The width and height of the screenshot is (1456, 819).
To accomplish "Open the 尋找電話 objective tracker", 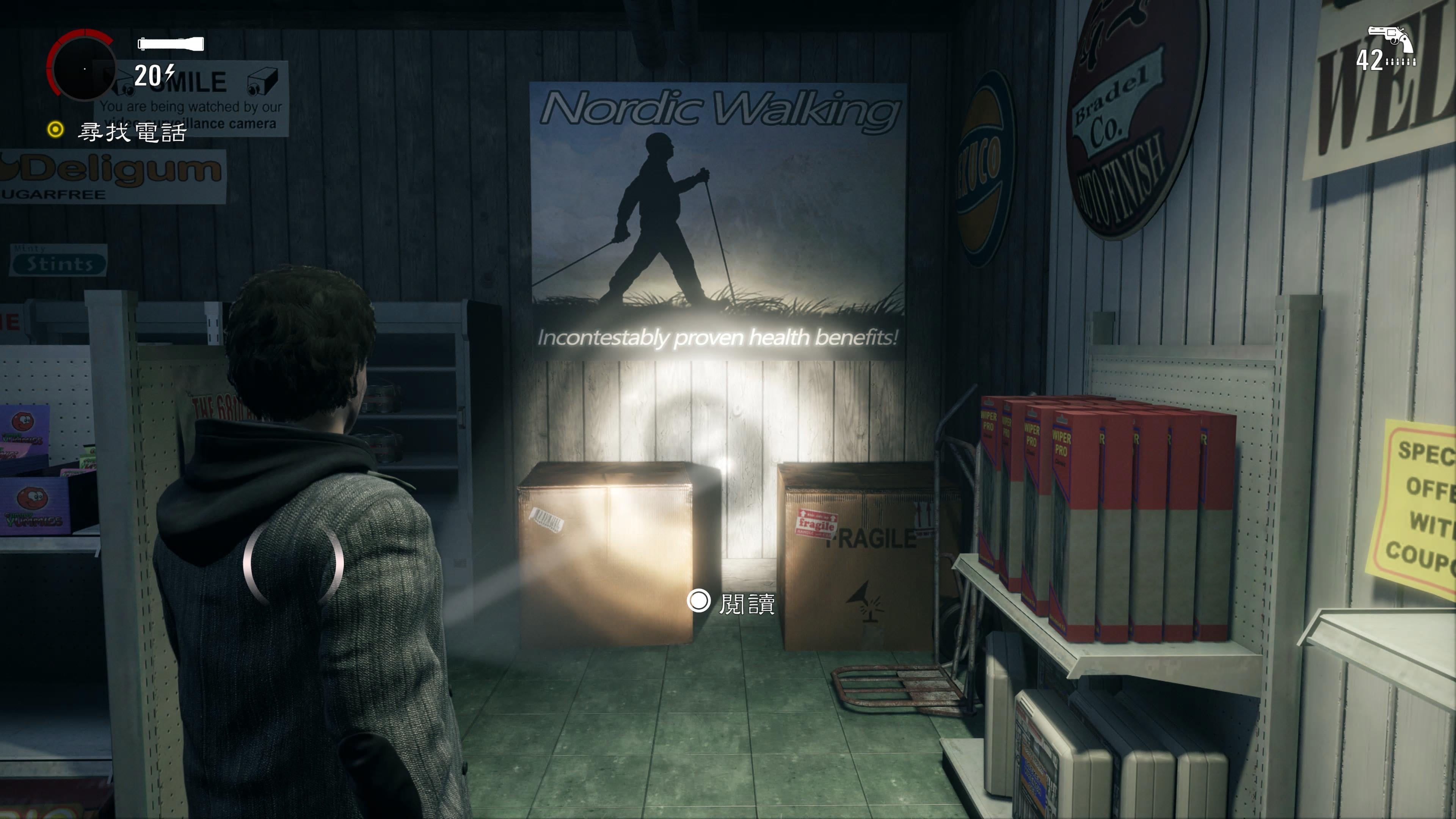I will [131, 132].
